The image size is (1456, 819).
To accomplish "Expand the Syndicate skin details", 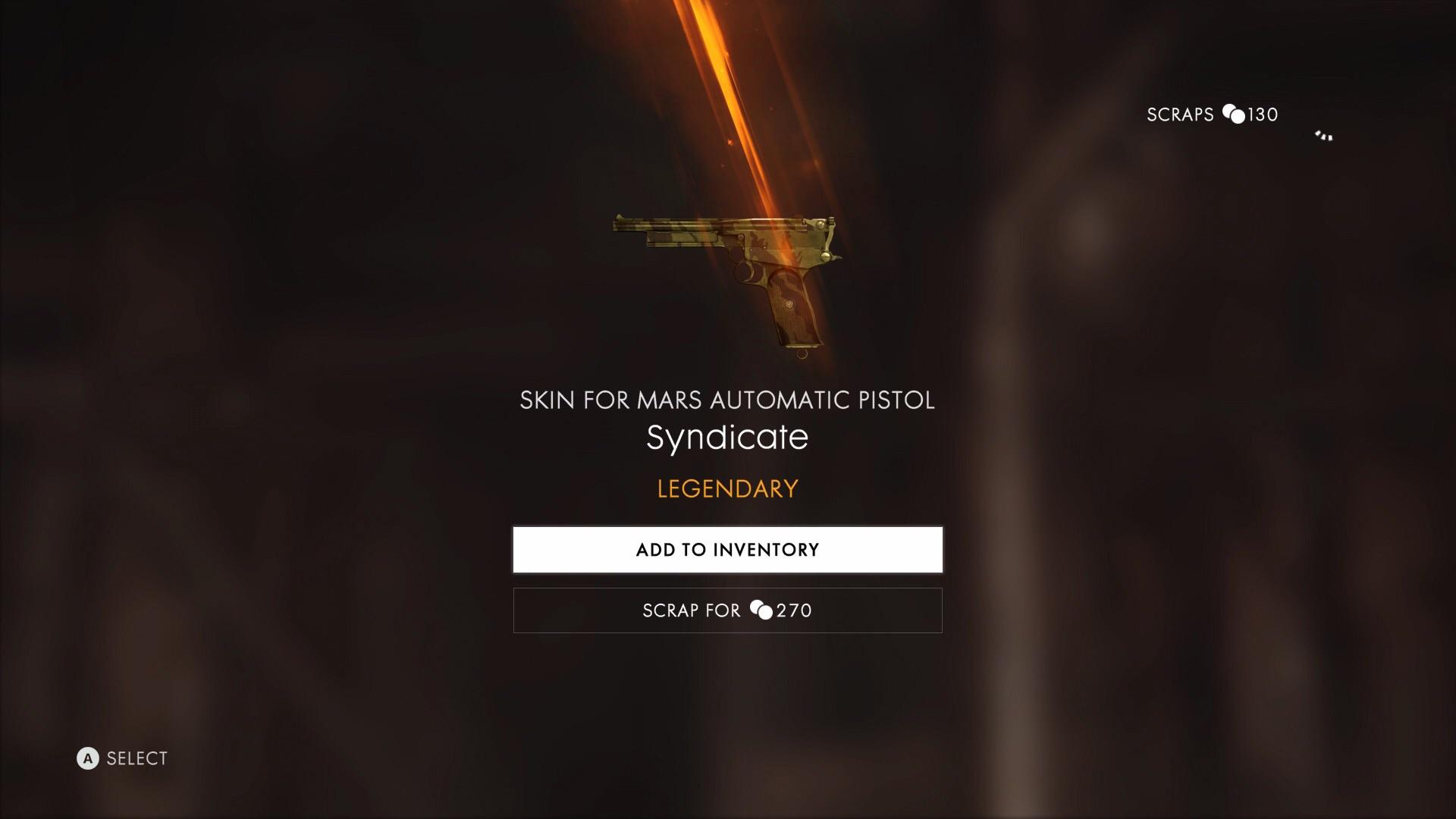I will pos(727,438).
